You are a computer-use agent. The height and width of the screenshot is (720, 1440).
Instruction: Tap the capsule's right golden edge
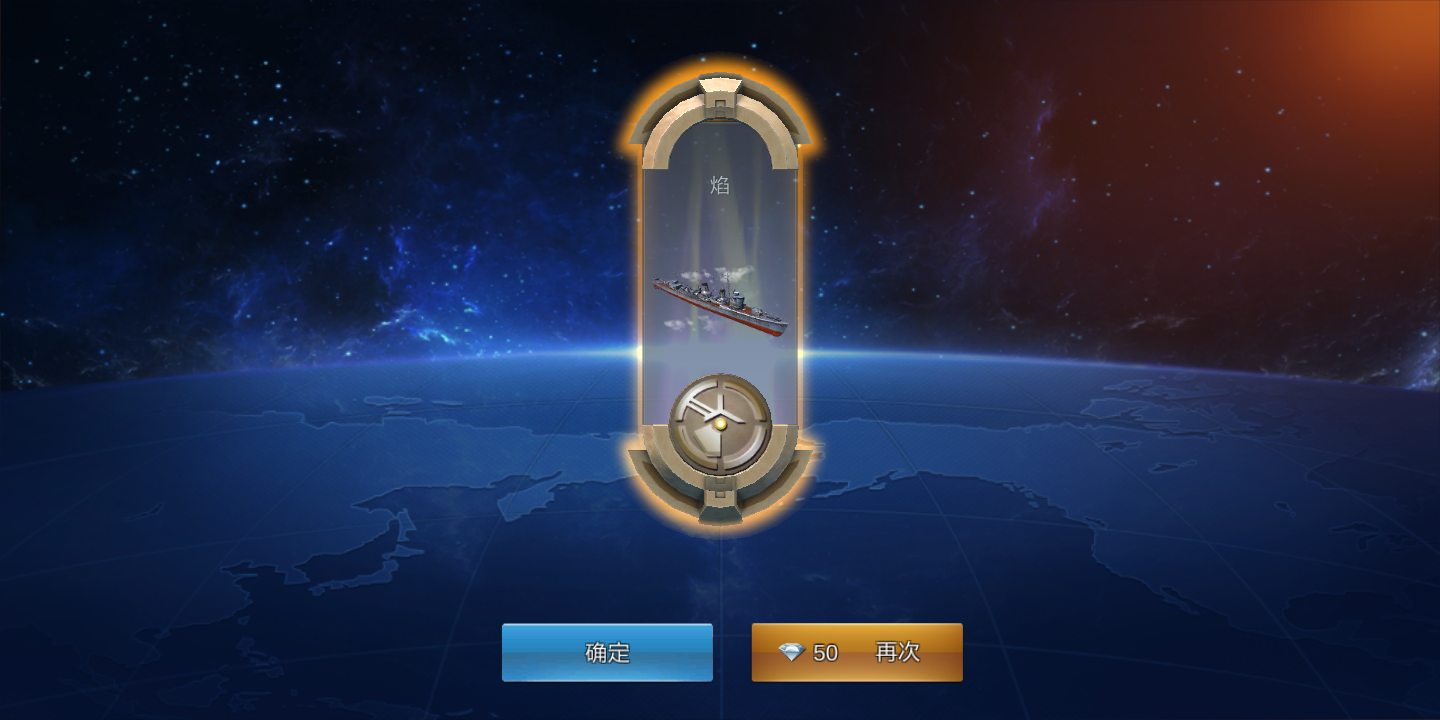coord(798,300)
